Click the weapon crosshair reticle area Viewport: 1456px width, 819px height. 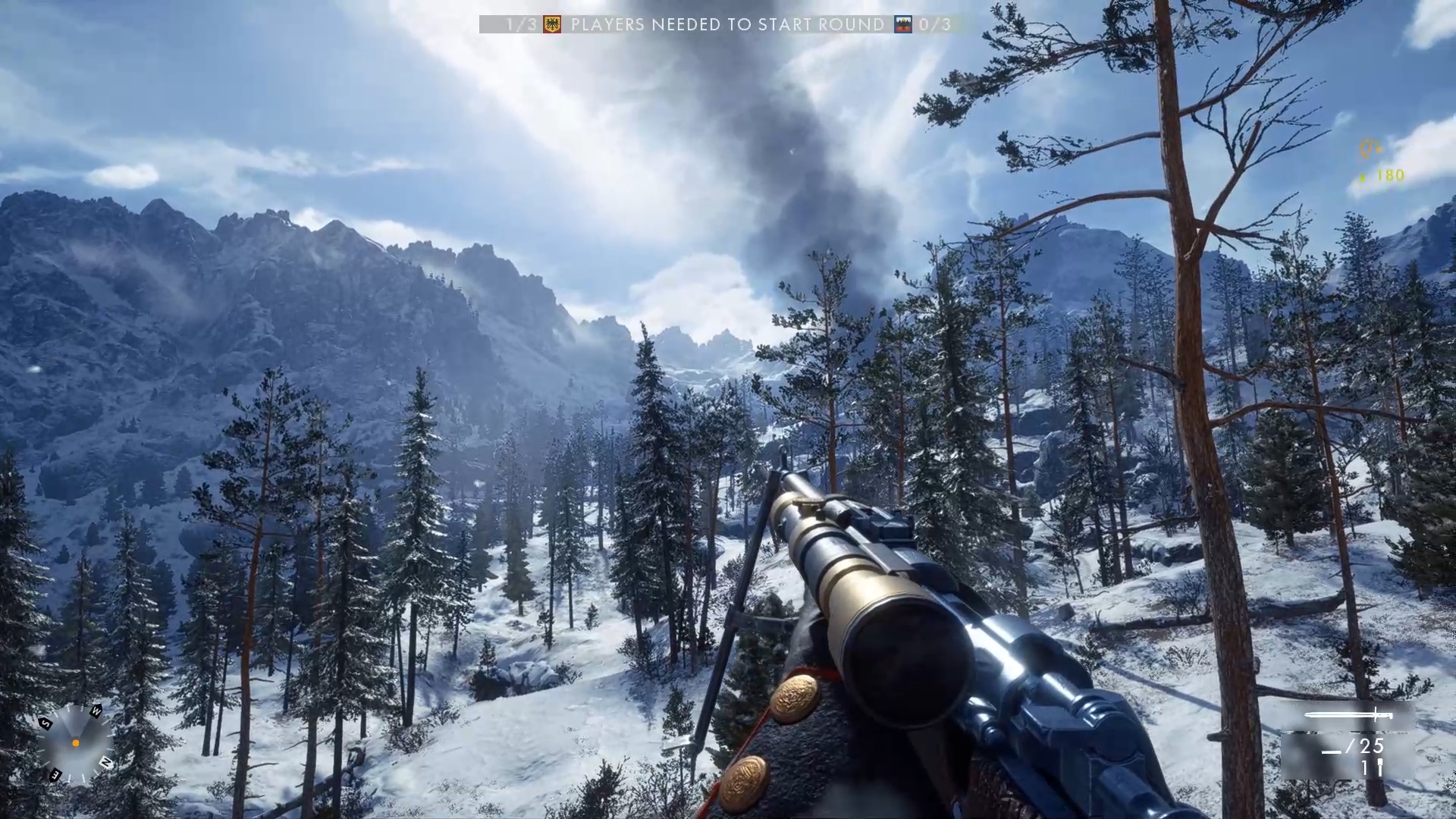pyautogui.click(x=728, y=409)
